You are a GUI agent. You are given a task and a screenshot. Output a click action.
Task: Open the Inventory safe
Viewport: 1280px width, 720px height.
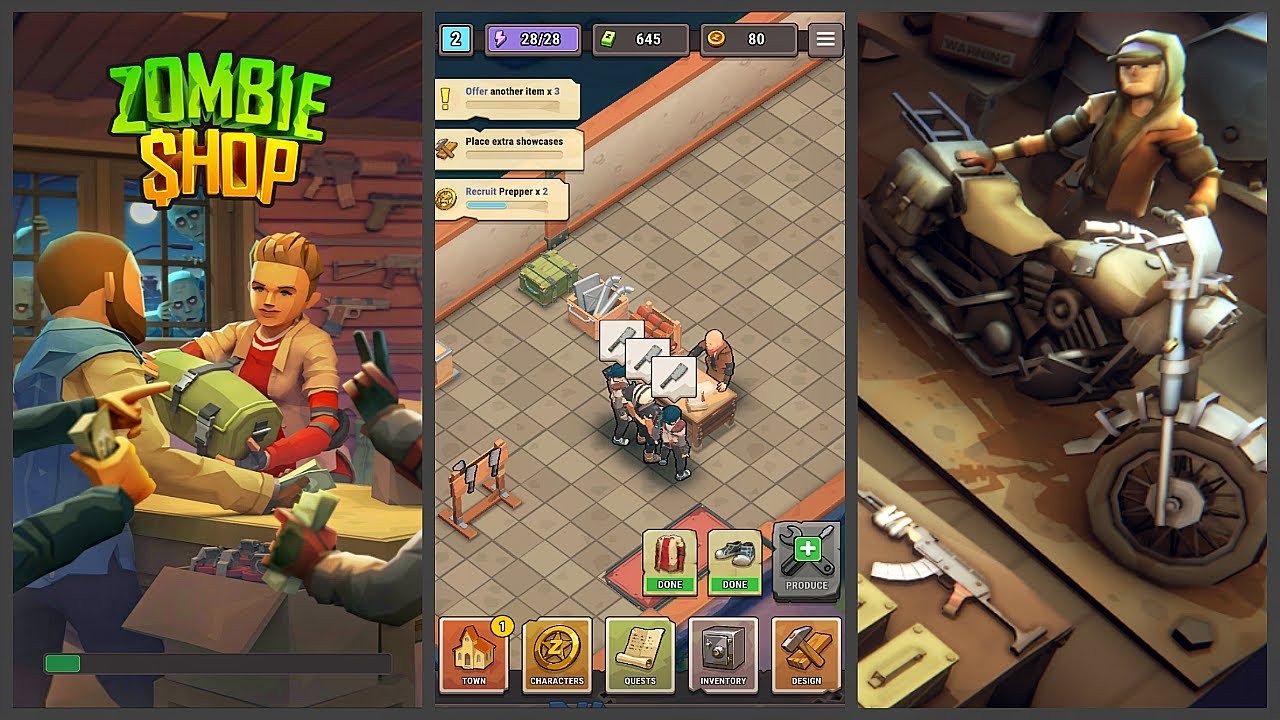(723, 655)
